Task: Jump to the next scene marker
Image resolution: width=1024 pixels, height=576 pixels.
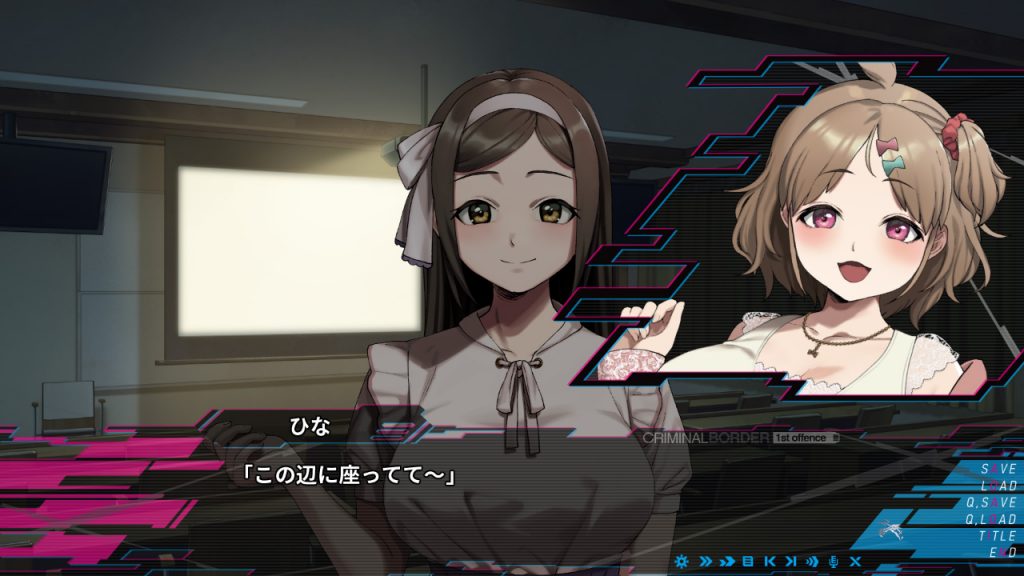Action: (x=790, y=561)
